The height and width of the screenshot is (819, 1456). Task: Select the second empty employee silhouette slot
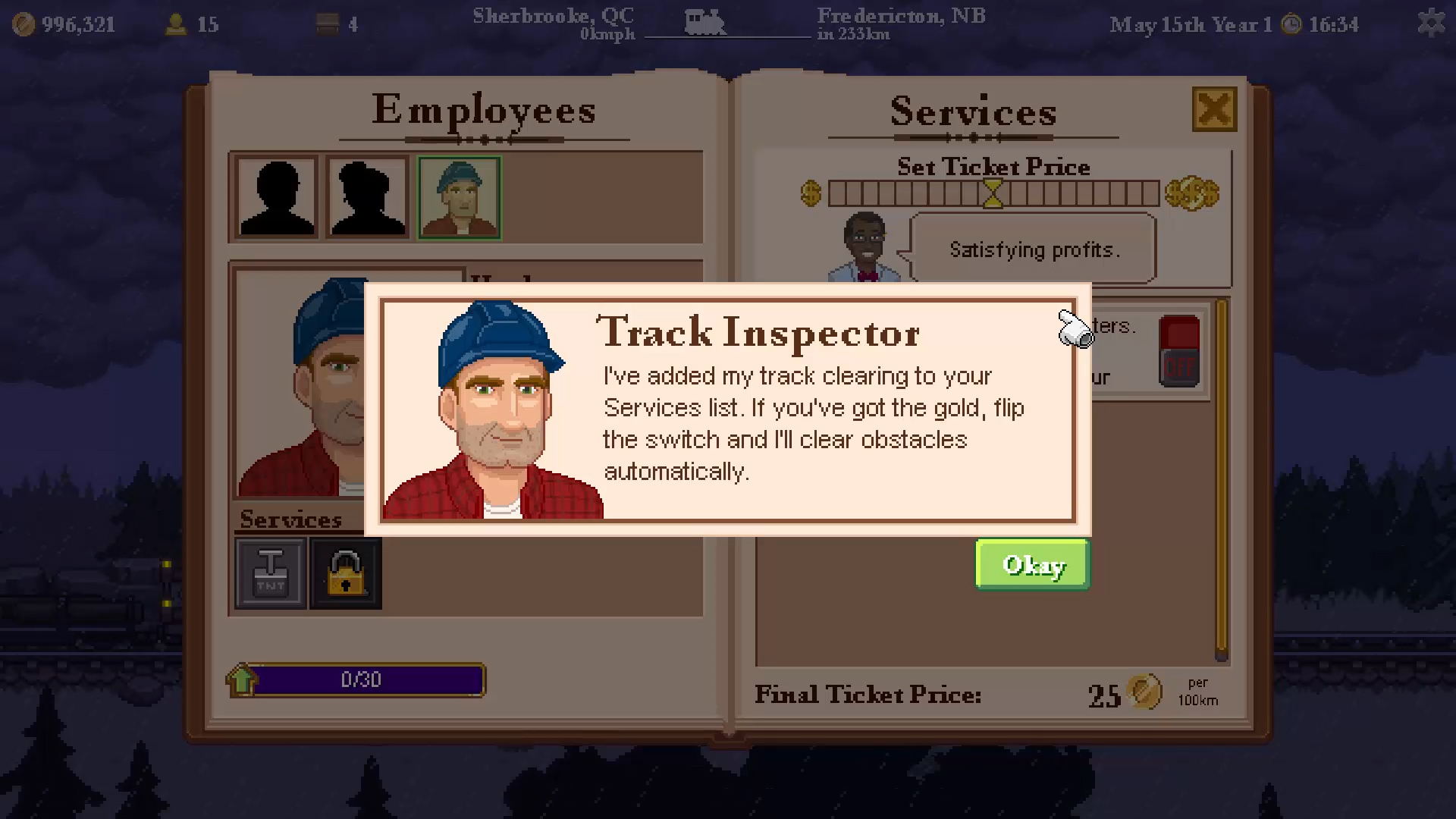coord(367,198)
